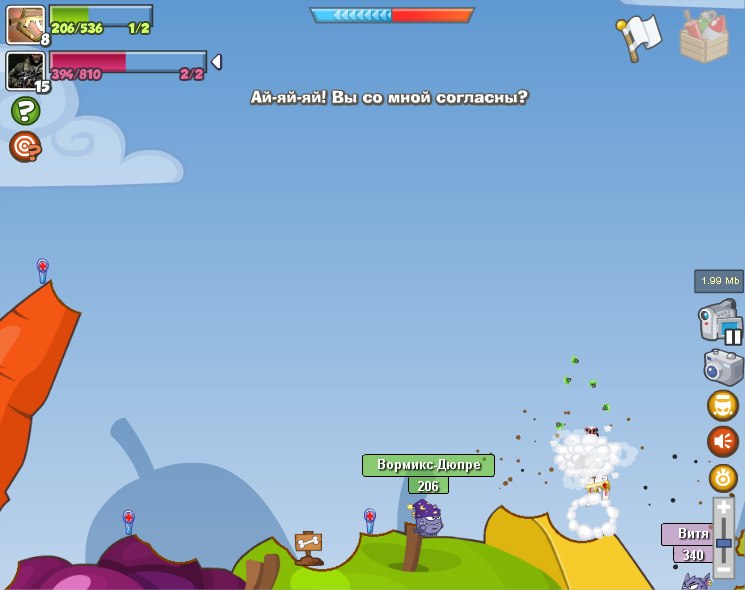Click the white surrender flag icon
Screen dimensions: 745x590
(640, 36)
